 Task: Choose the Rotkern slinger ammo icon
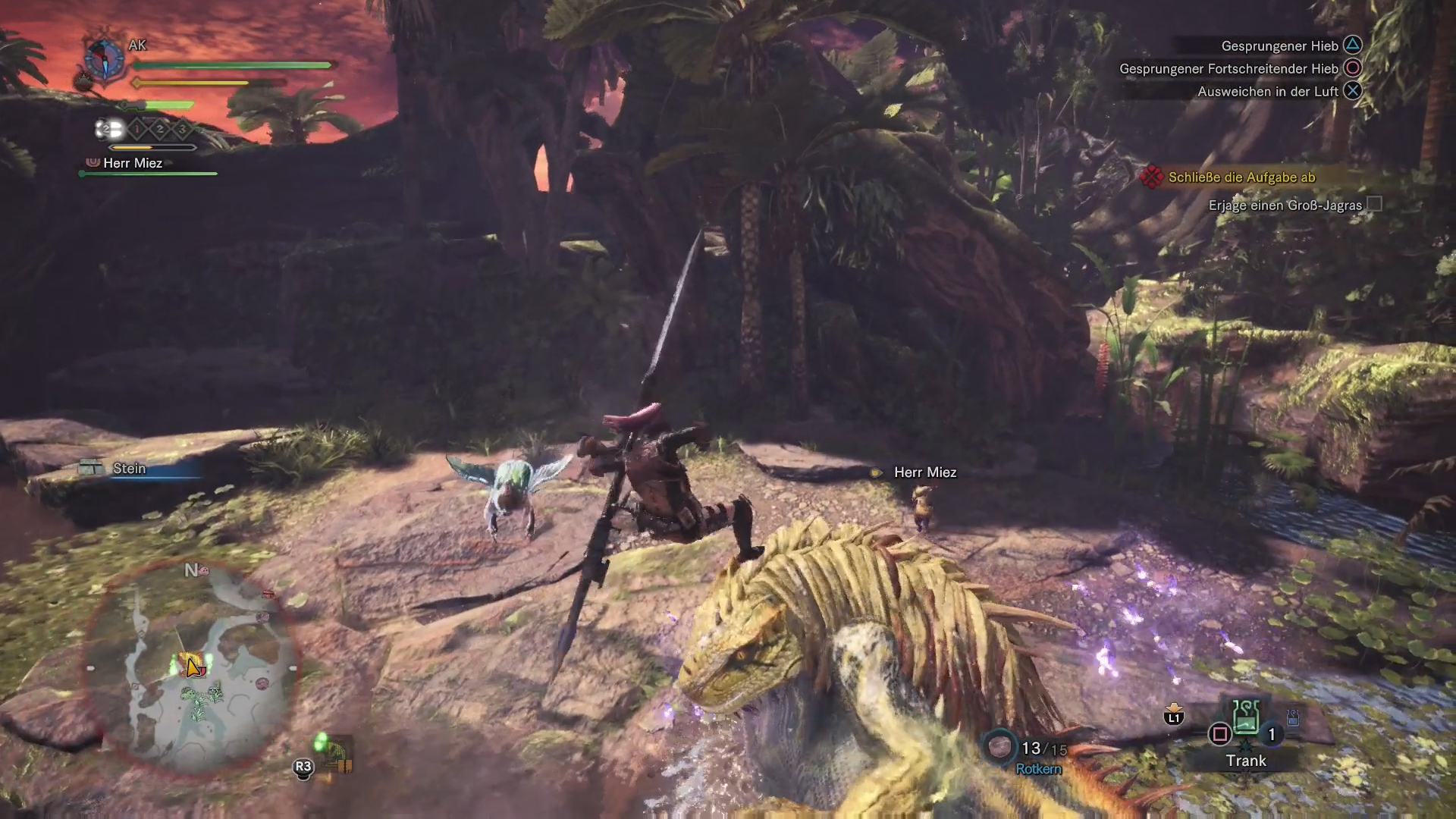pos(999,747)
